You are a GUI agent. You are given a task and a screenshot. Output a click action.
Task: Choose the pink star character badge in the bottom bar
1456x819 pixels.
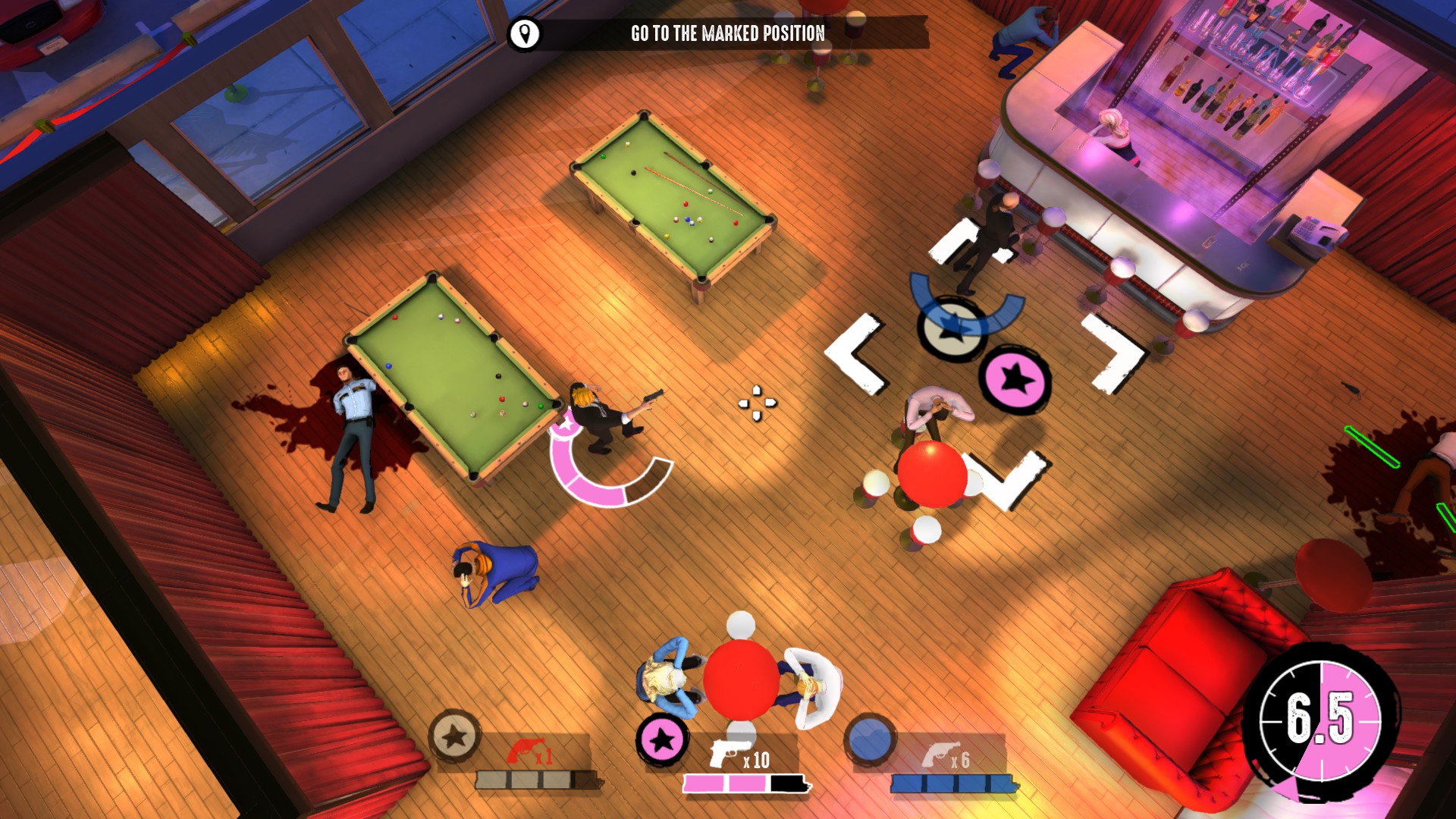pos(662,739)
